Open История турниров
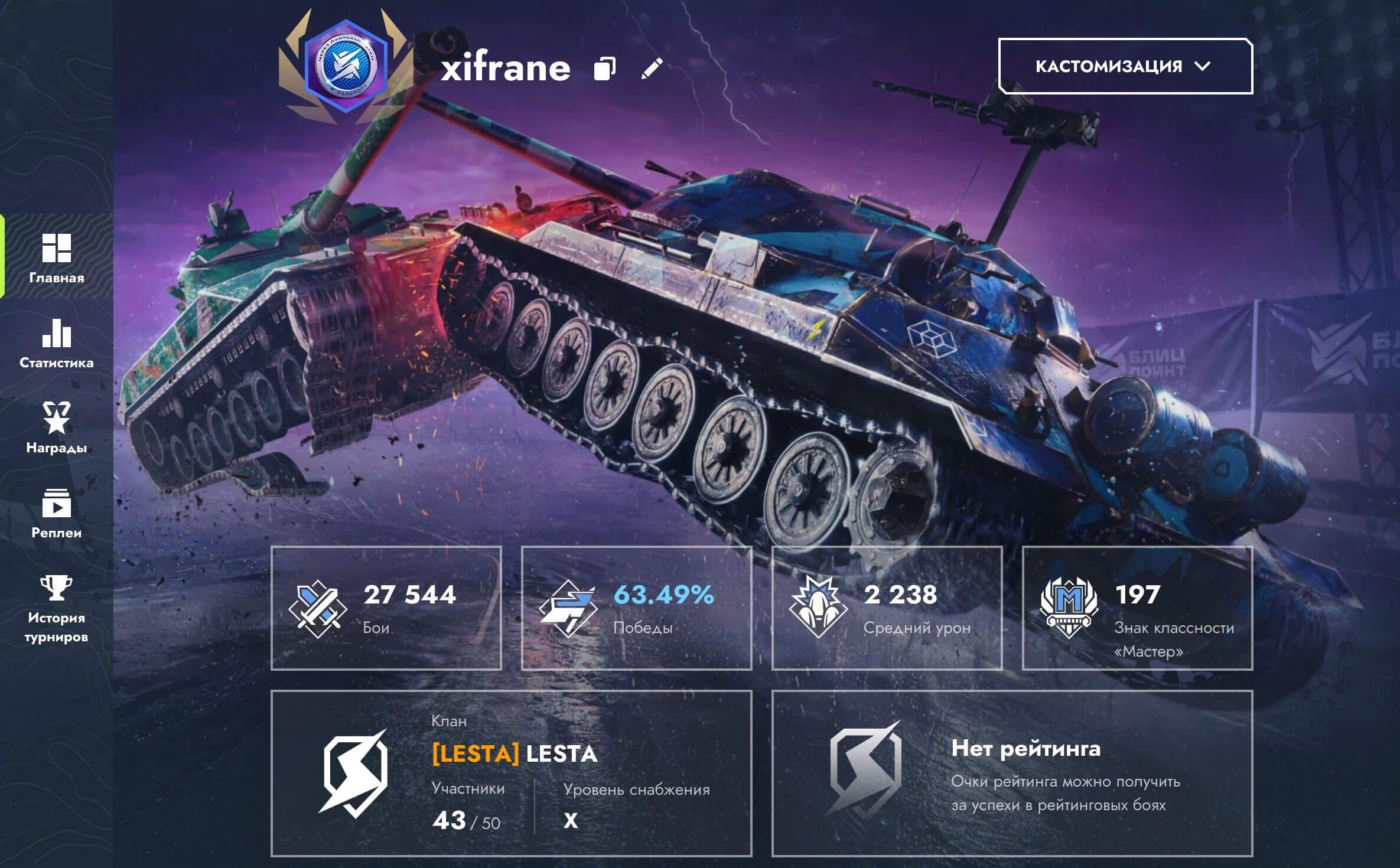 coord(57,608)
